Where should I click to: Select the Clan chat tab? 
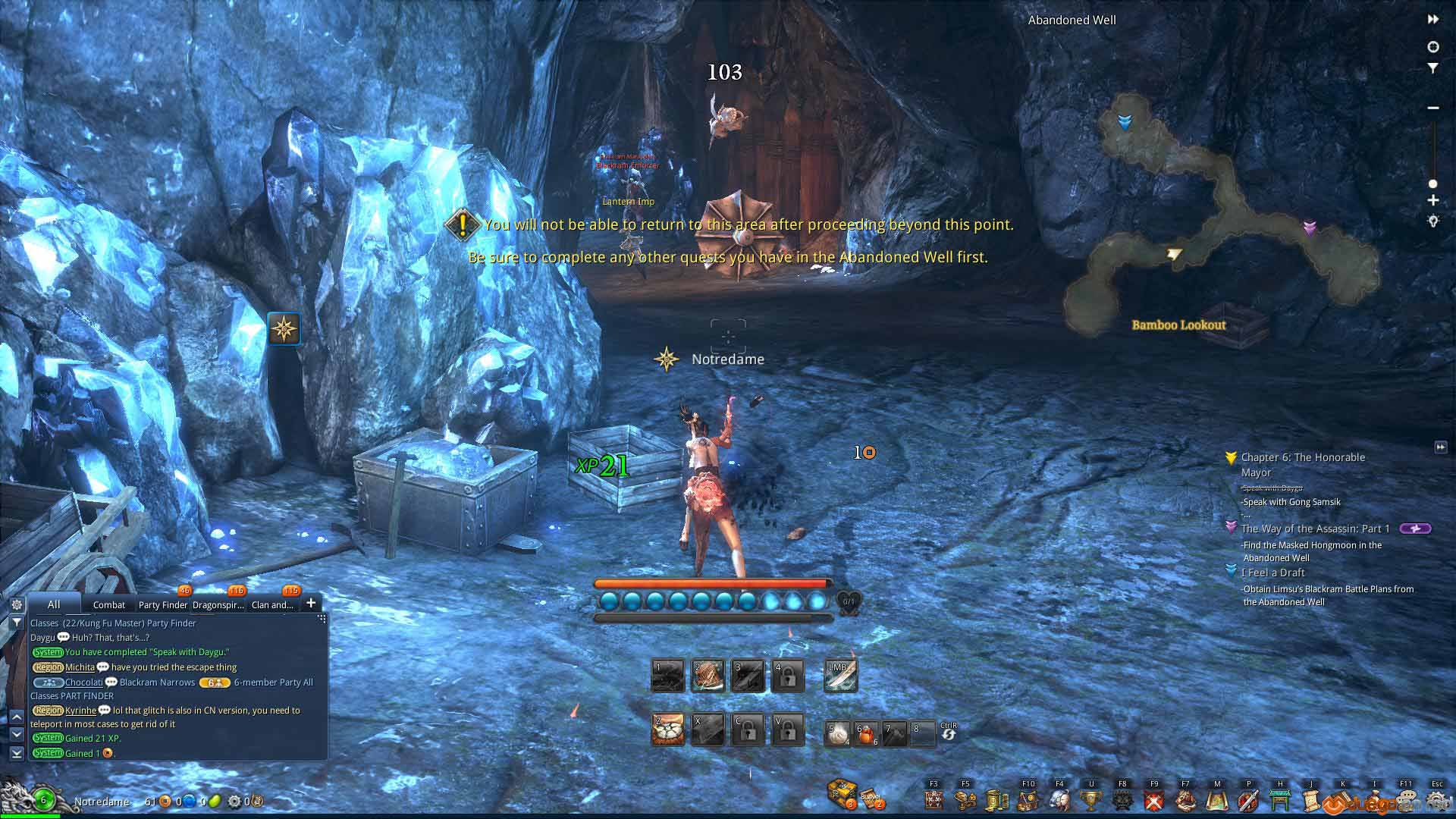272,604
